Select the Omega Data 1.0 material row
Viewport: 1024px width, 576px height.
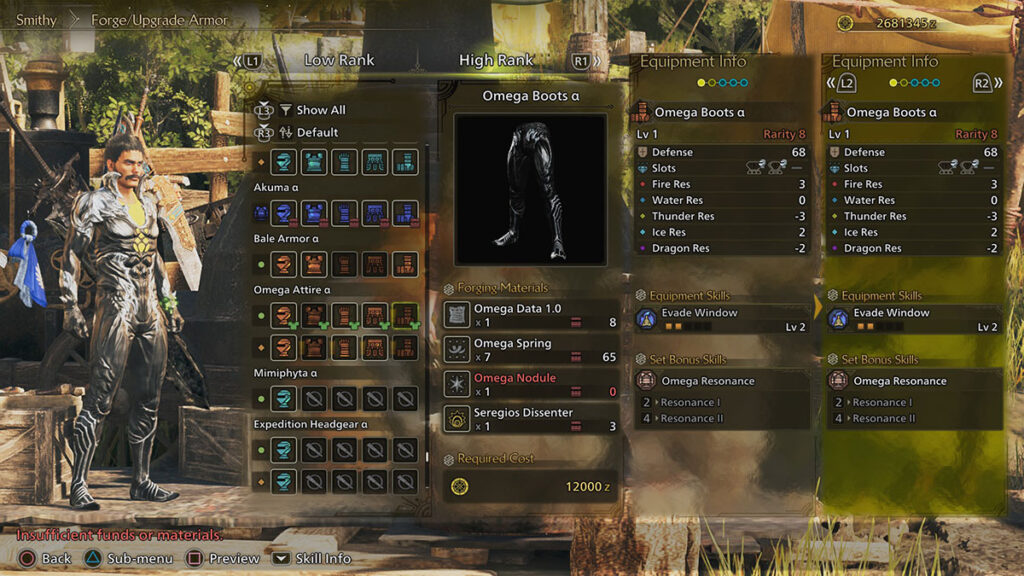coord(531,315)
